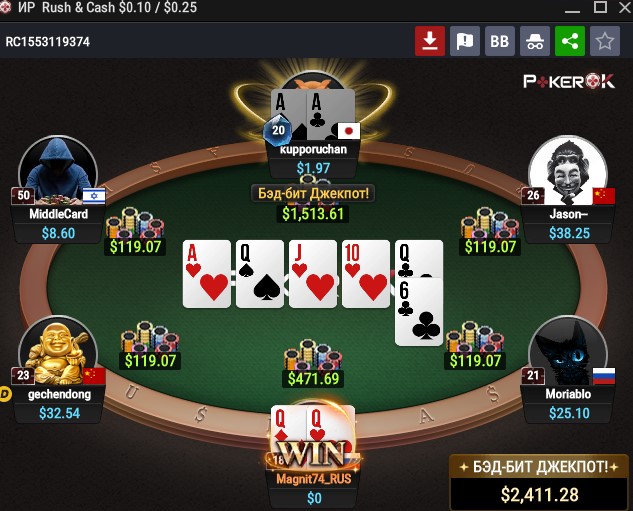
Task: Toggle the BB stack display
Action: point(499,41)
